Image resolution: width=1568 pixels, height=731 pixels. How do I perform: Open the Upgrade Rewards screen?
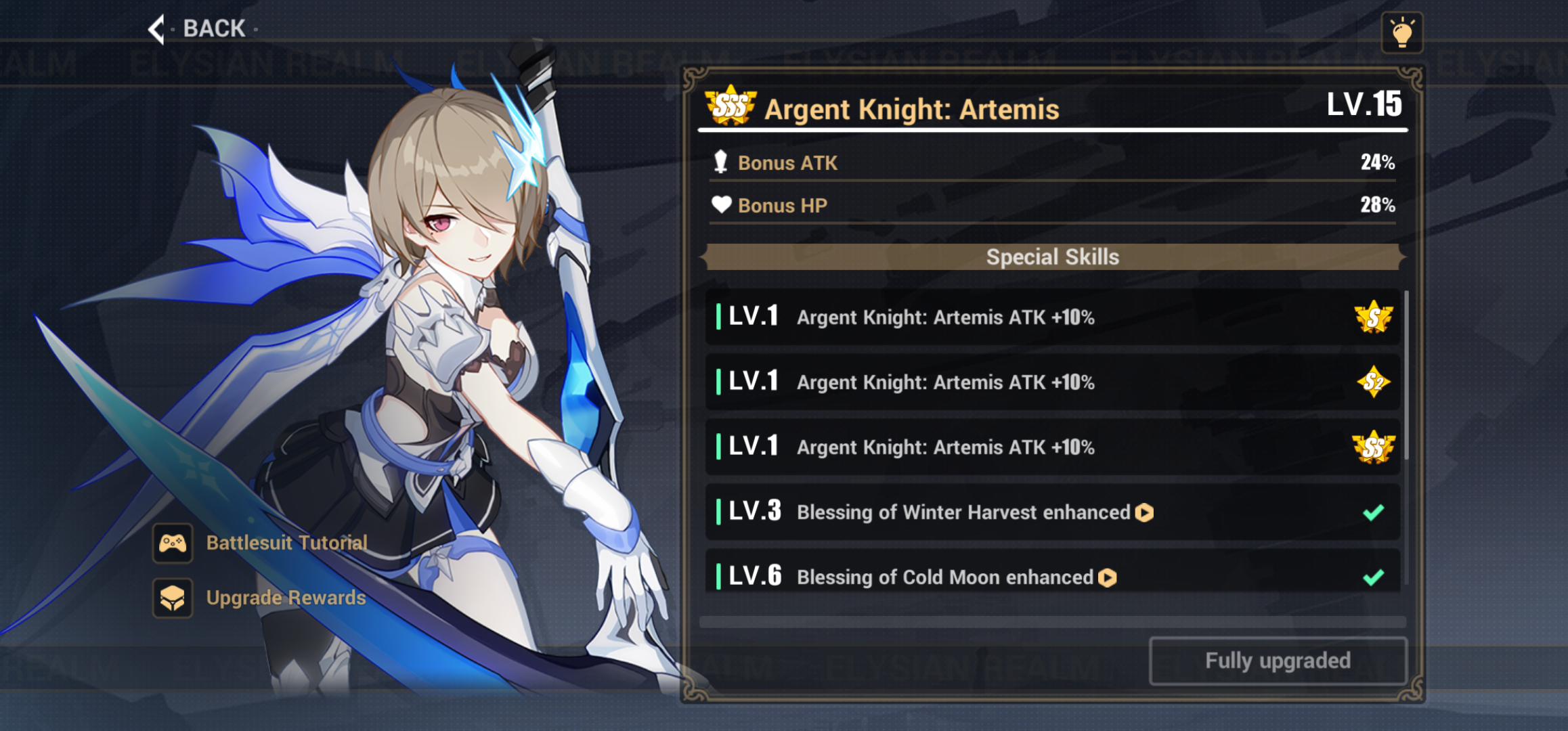tap(285, 598)
